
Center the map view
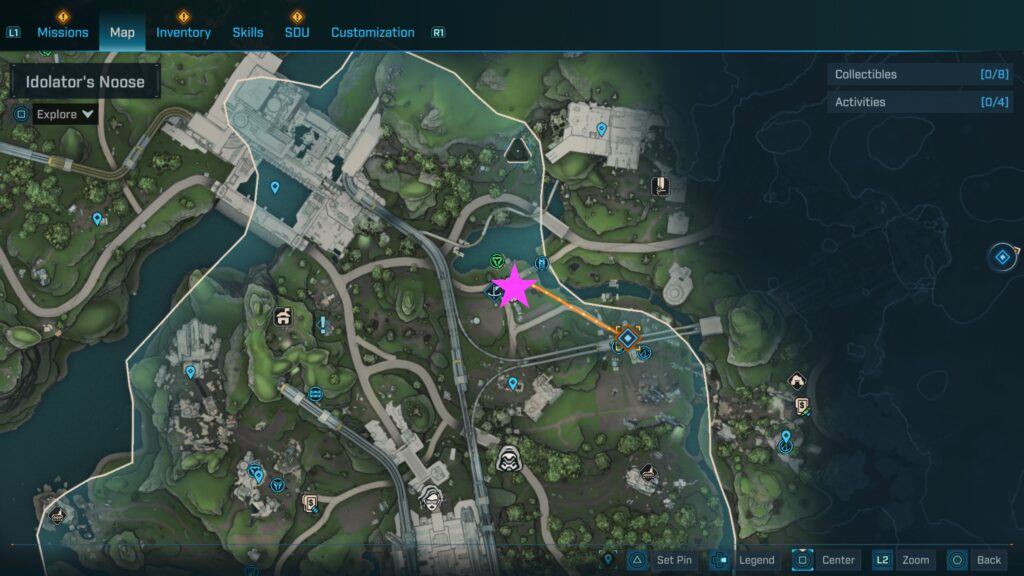tap(838, 560)
